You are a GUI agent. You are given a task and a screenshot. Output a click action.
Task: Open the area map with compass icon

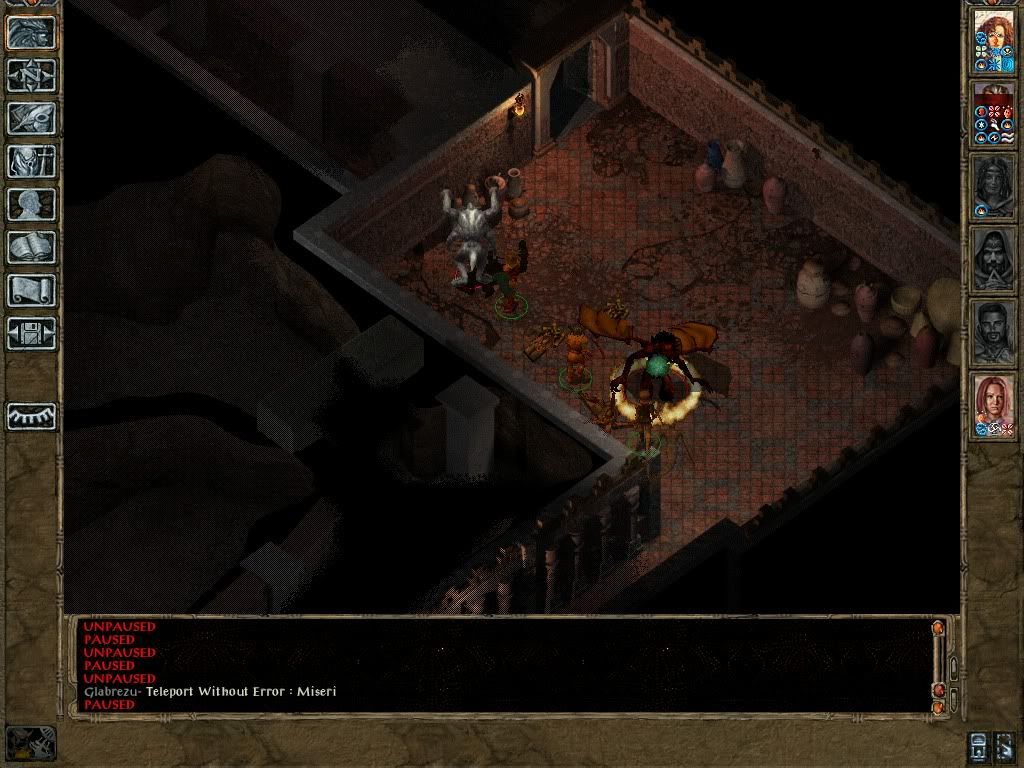point(31,75)
